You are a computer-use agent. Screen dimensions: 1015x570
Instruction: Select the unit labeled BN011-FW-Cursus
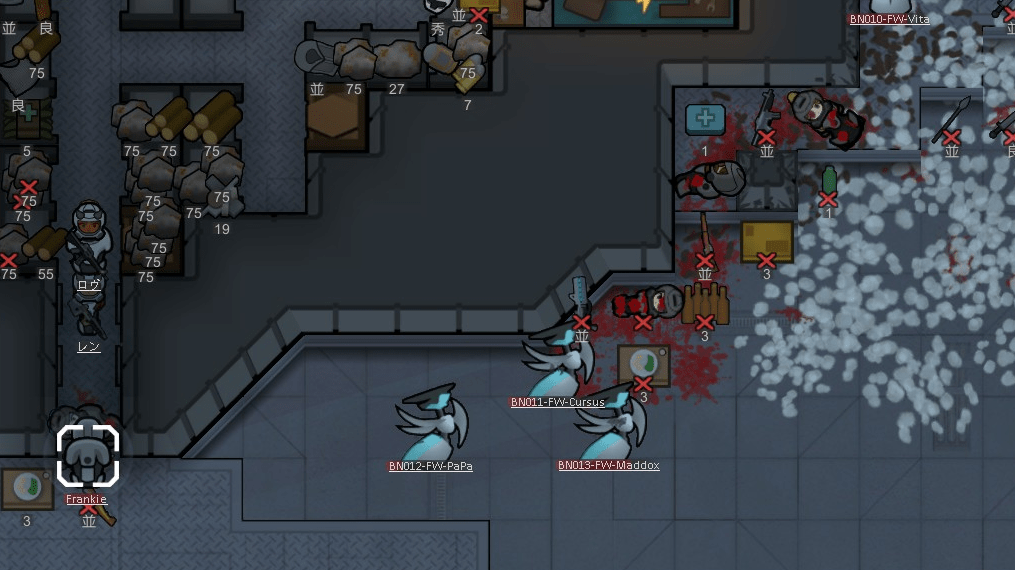pyautogui.click(x=558, y=362)
